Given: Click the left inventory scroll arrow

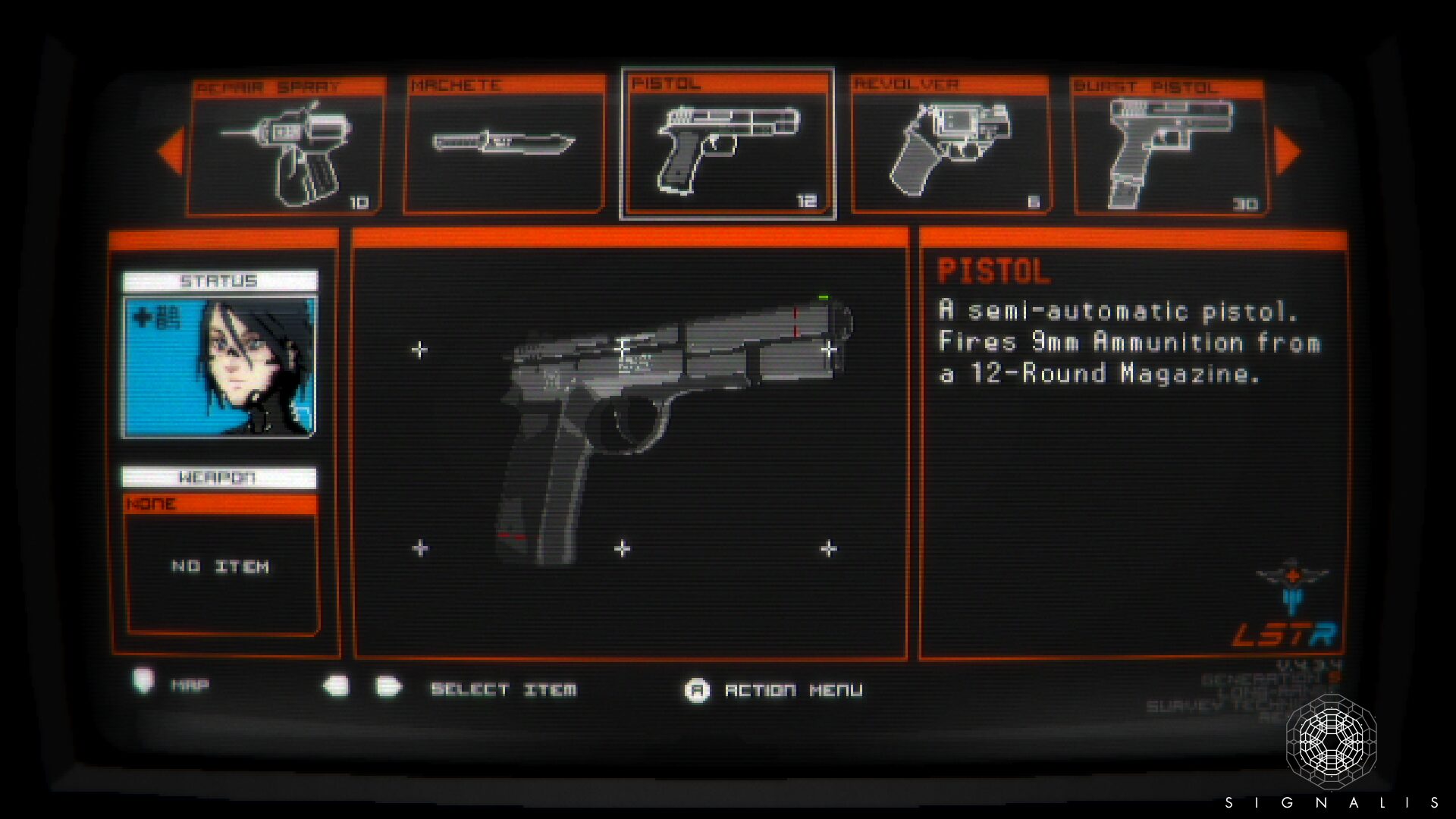Looking at the screenshot, I should [171, 152].
